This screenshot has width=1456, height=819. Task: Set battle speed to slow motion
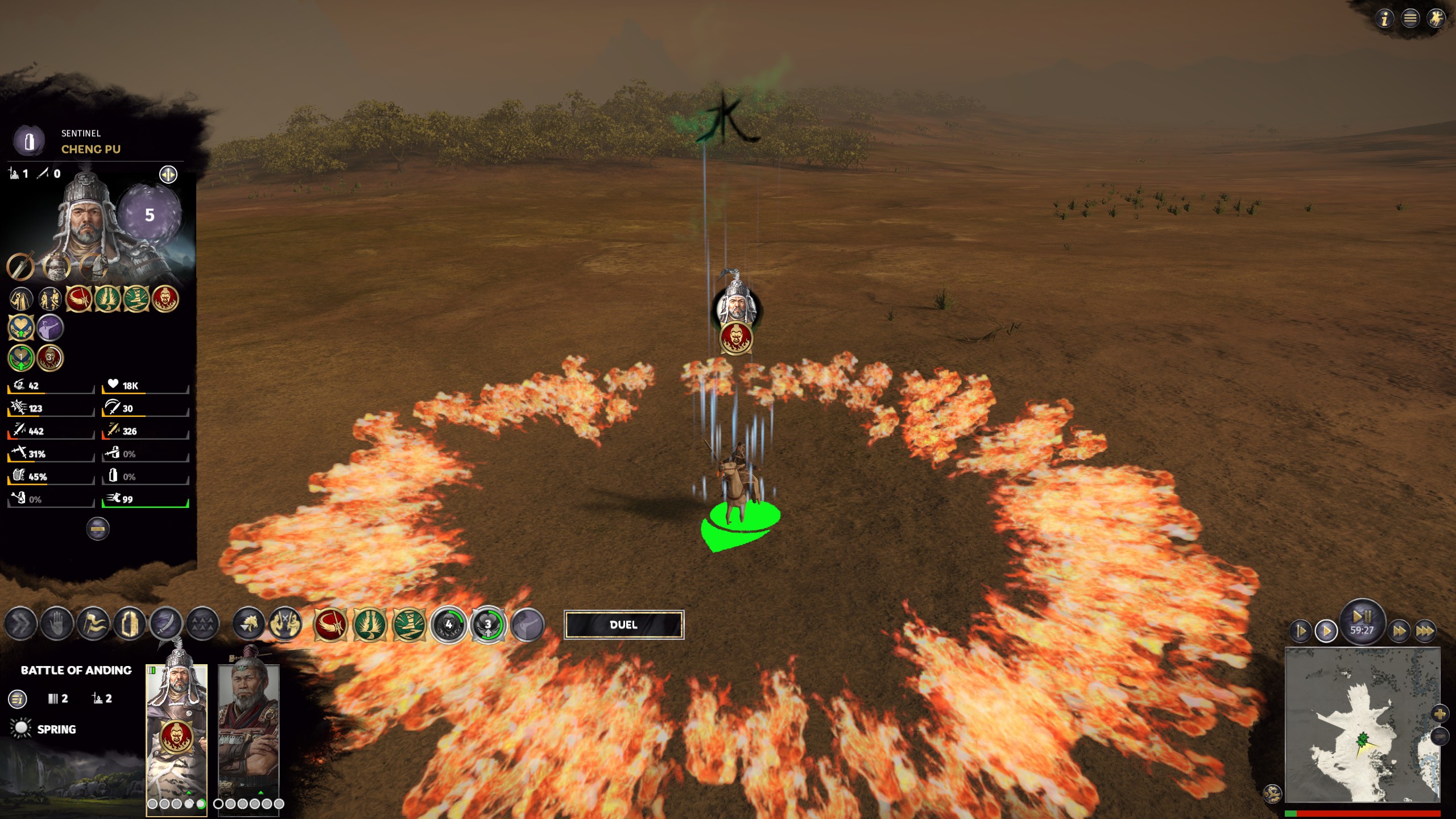pos(1301,631)
